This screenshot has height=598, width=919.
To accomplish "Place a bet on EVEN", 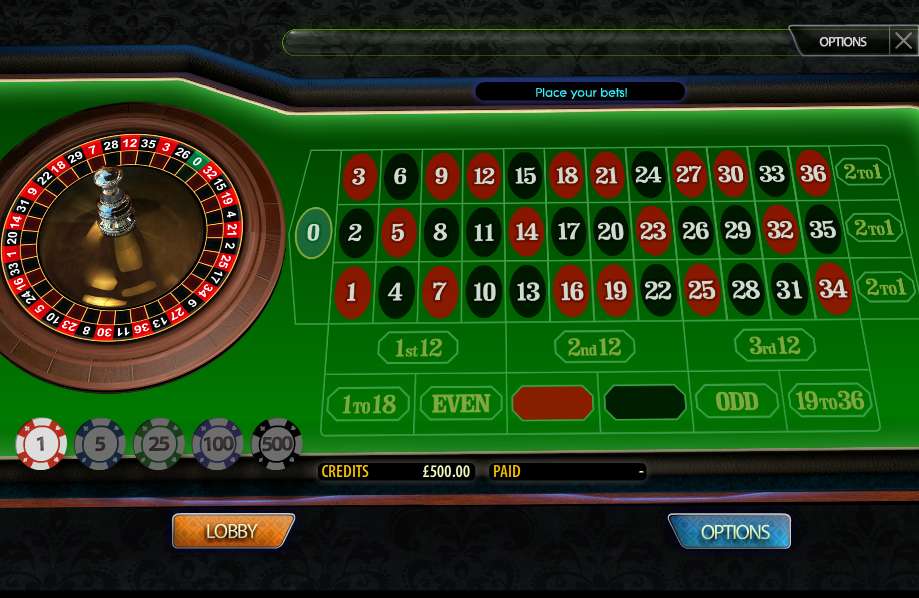I will pos(460,403).
